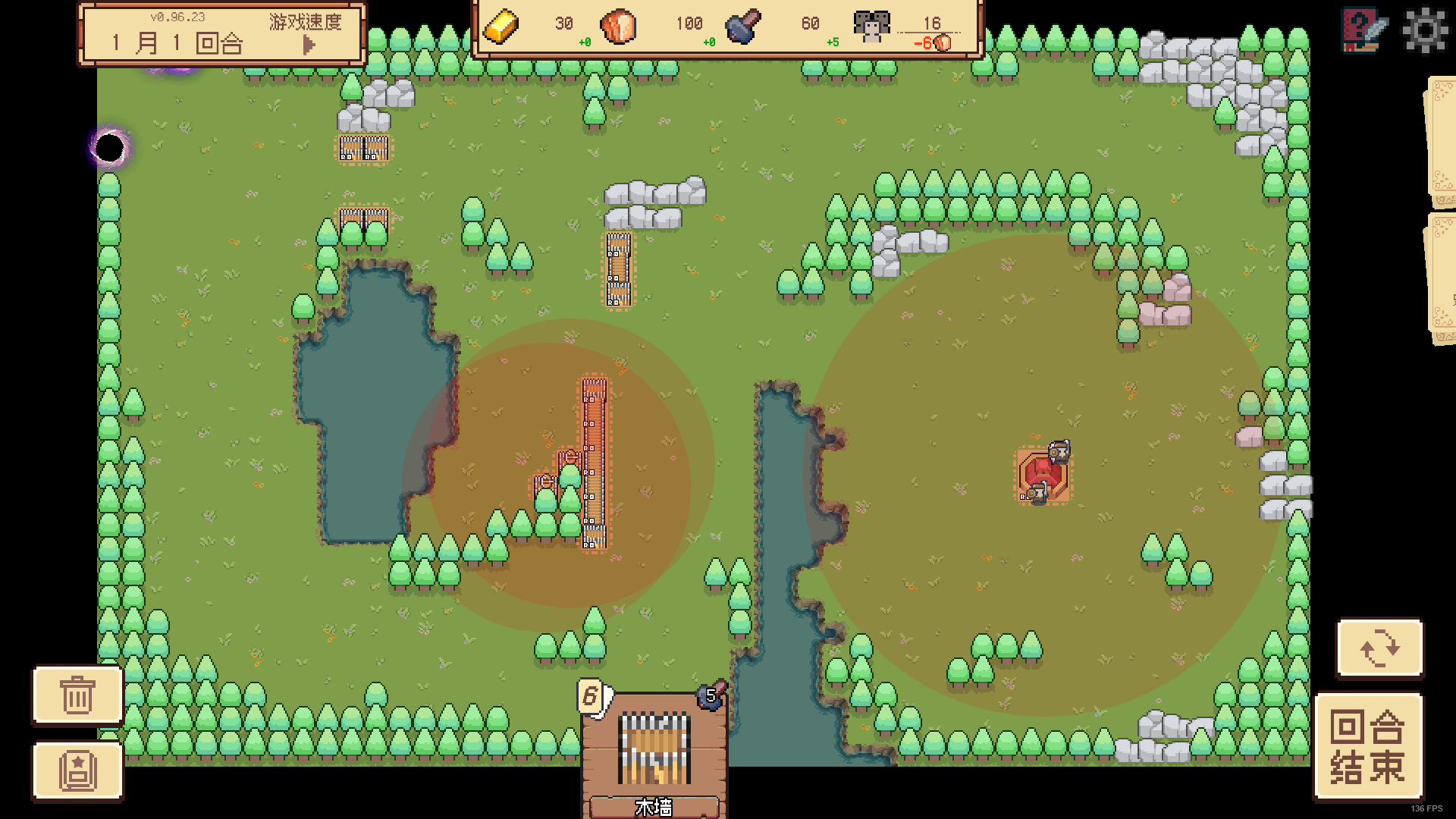Inspect the hammer tools resource icon
Image resolution: width=1456 pixels, height=819 pixels.
pos(744,24)
